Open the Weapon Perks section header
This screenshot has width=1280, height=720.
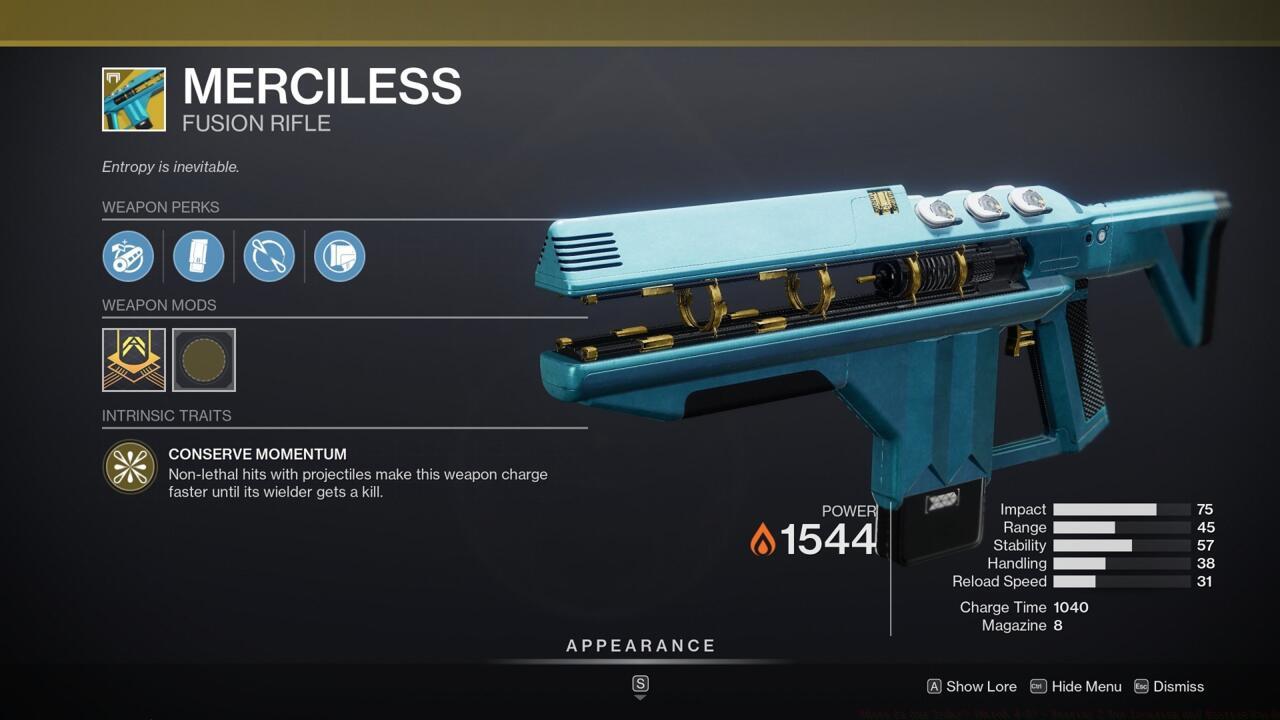161,207
